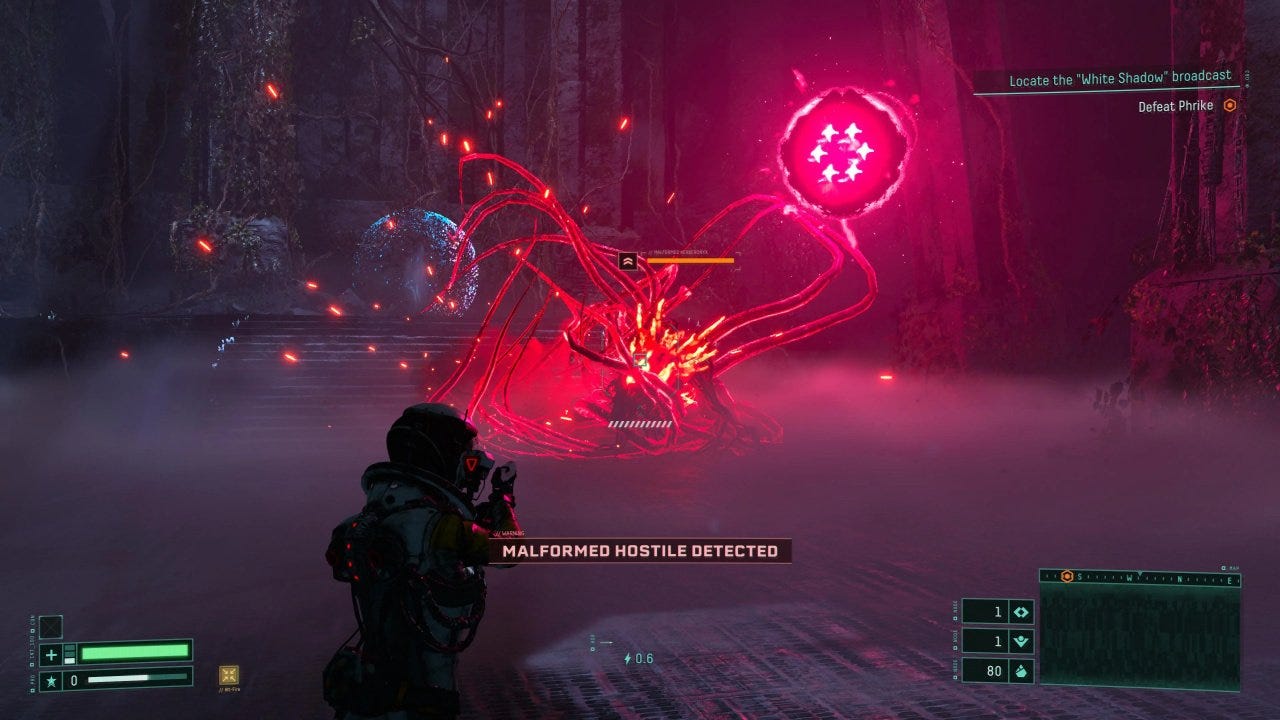Select the "Defeat Phrike" objective marker

(x=1230, y=106)
